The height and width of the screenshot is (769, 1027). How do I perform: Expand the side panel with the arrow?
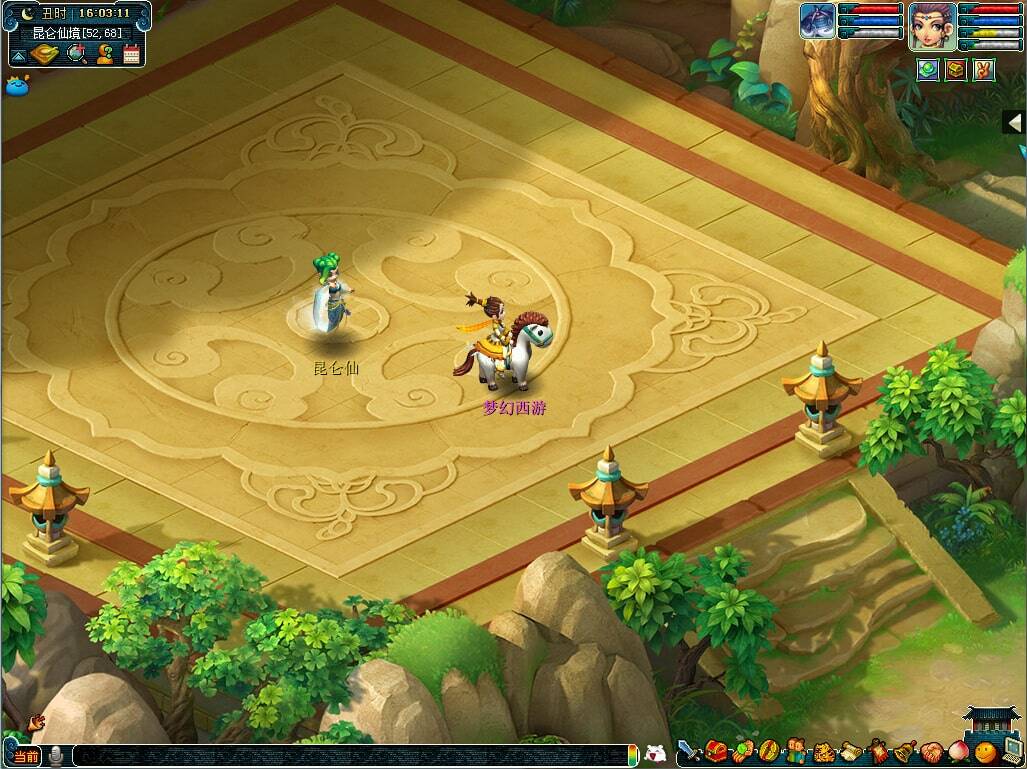click(1014, 122)
